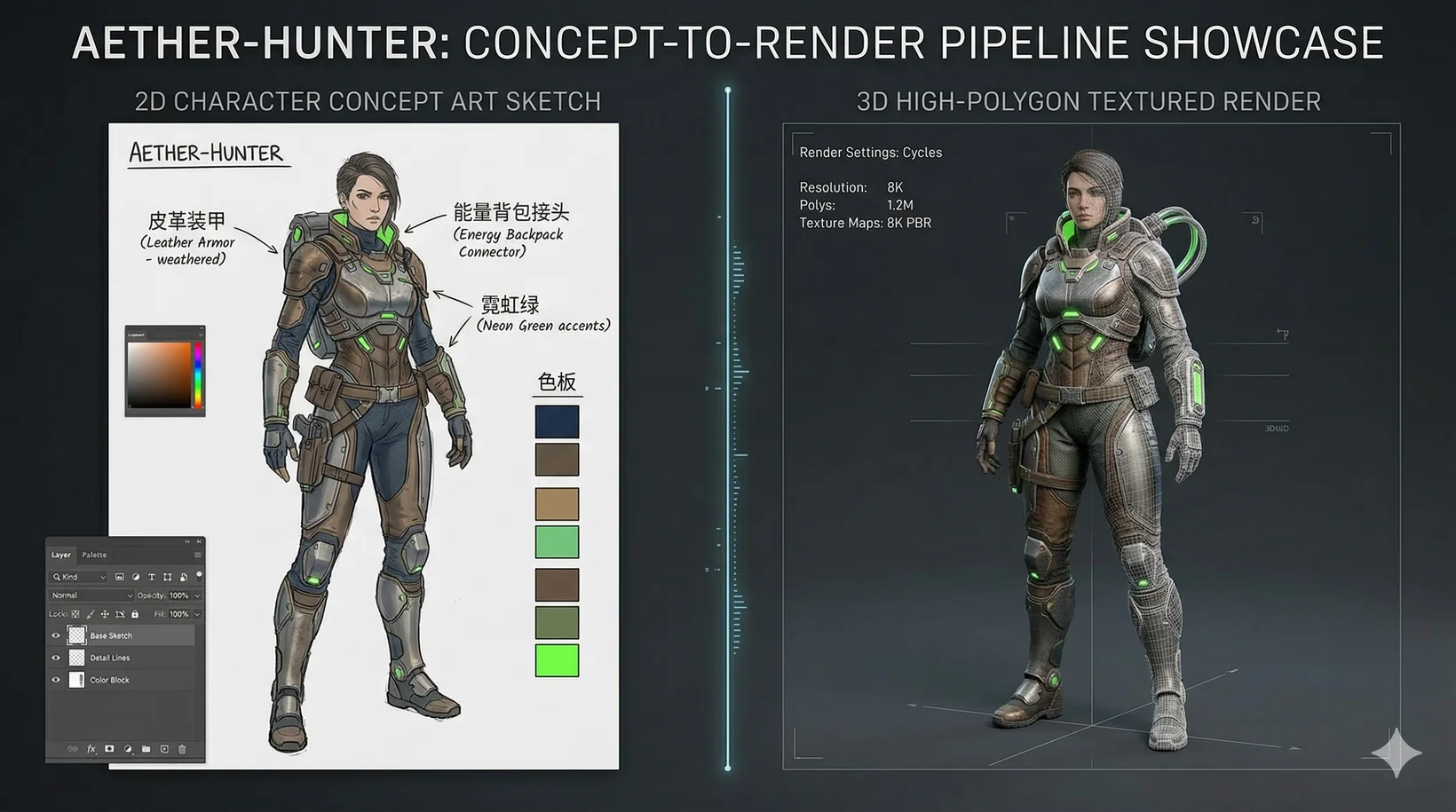Delete the selected layer via trash icon
The width and height of the screenshot is (1456, 812).
182,749
